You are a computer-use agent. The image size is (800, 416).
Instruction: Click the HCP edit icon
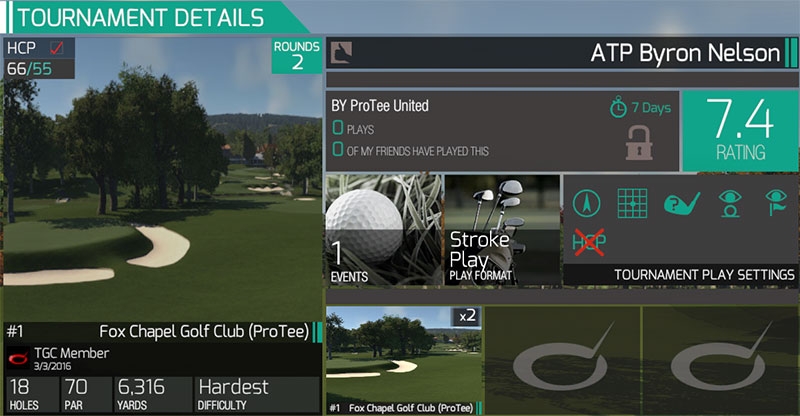pos(57,47)
